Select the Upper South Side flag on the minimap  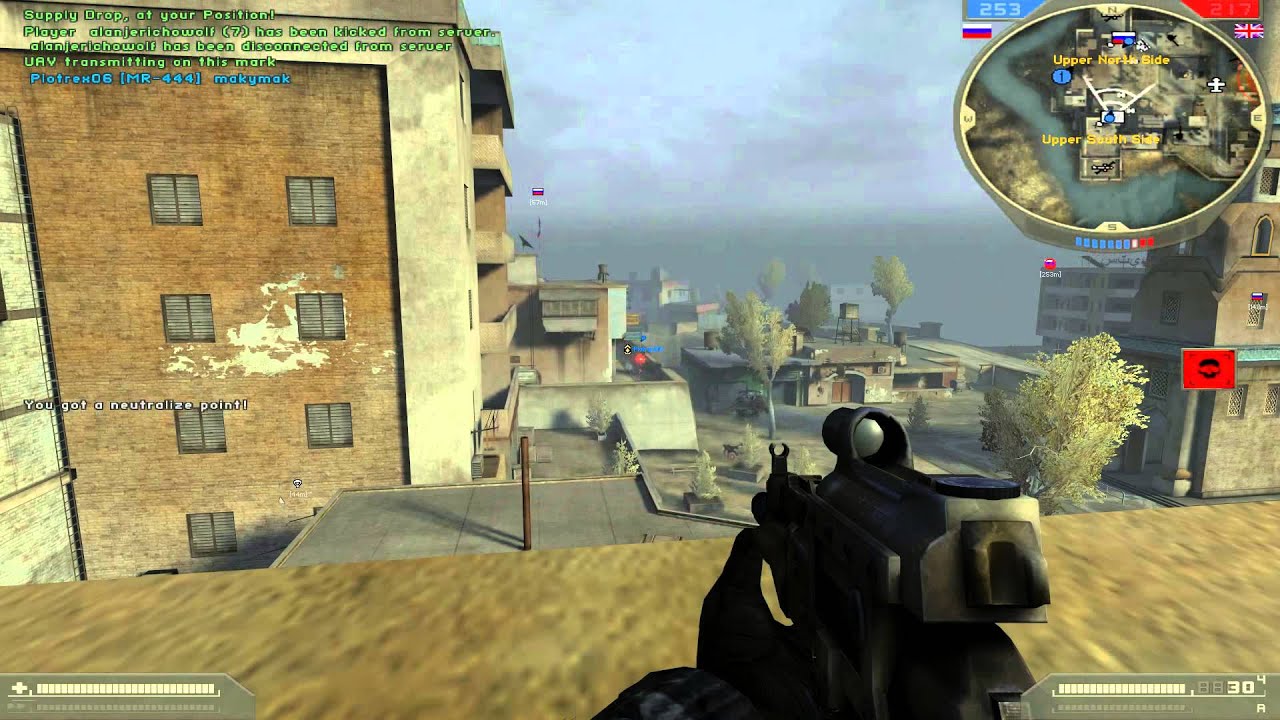point(1111,116)
